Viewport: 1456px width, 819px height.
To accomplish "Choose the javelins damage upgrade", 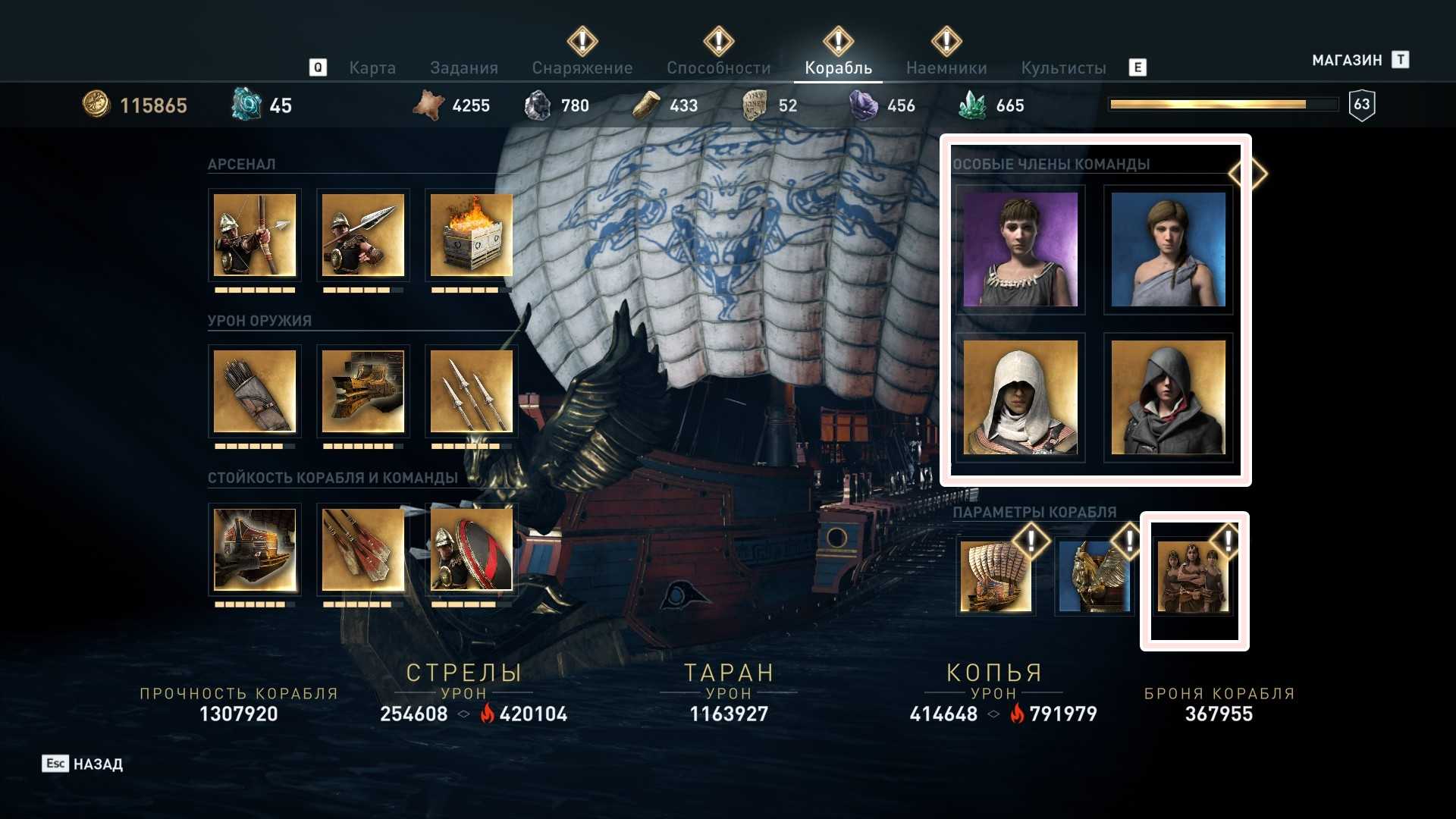I will (x=471, y=391).
